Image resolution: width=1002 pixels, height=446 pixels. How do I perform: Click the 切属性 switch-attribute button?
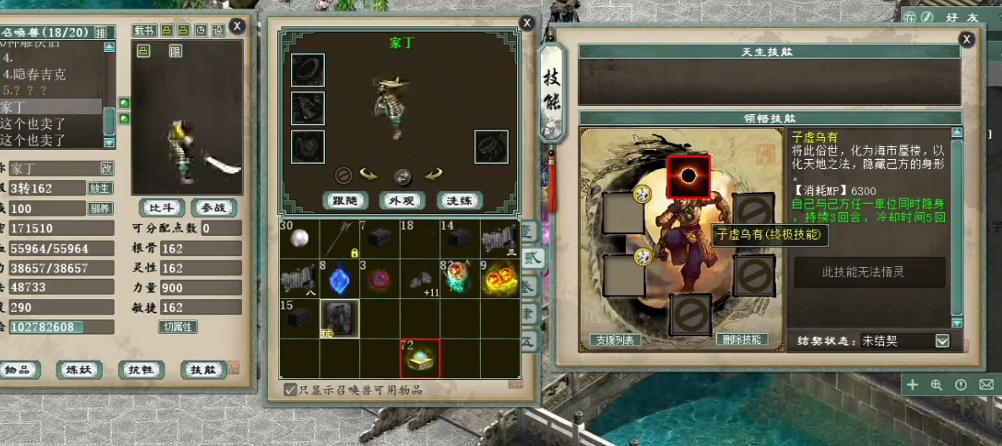click(x=178, y=326)
